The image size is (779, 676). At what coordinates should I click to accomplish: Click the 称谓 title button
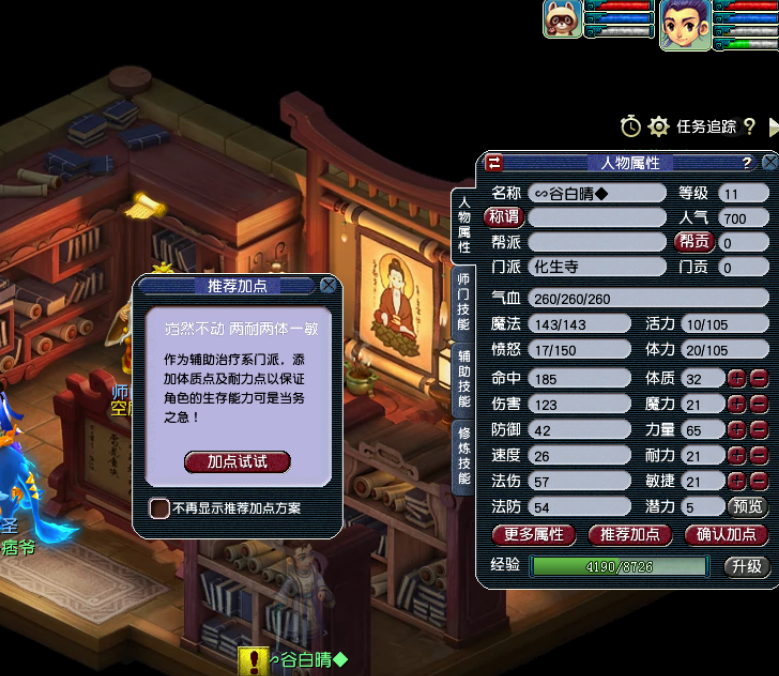point(503,217)
